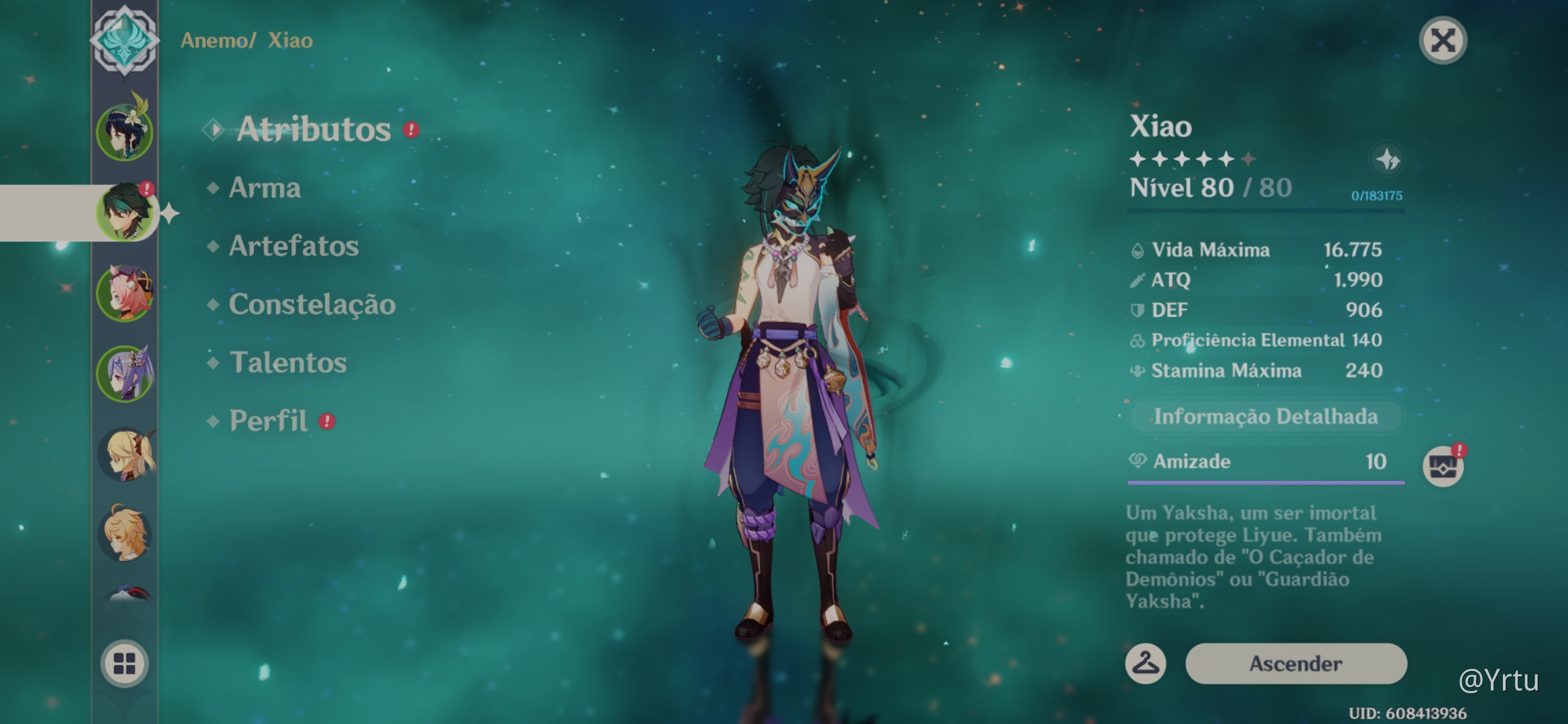Choose the pink-haired Diona portrait
This screenshot has width=1568, height=724.
125,293
